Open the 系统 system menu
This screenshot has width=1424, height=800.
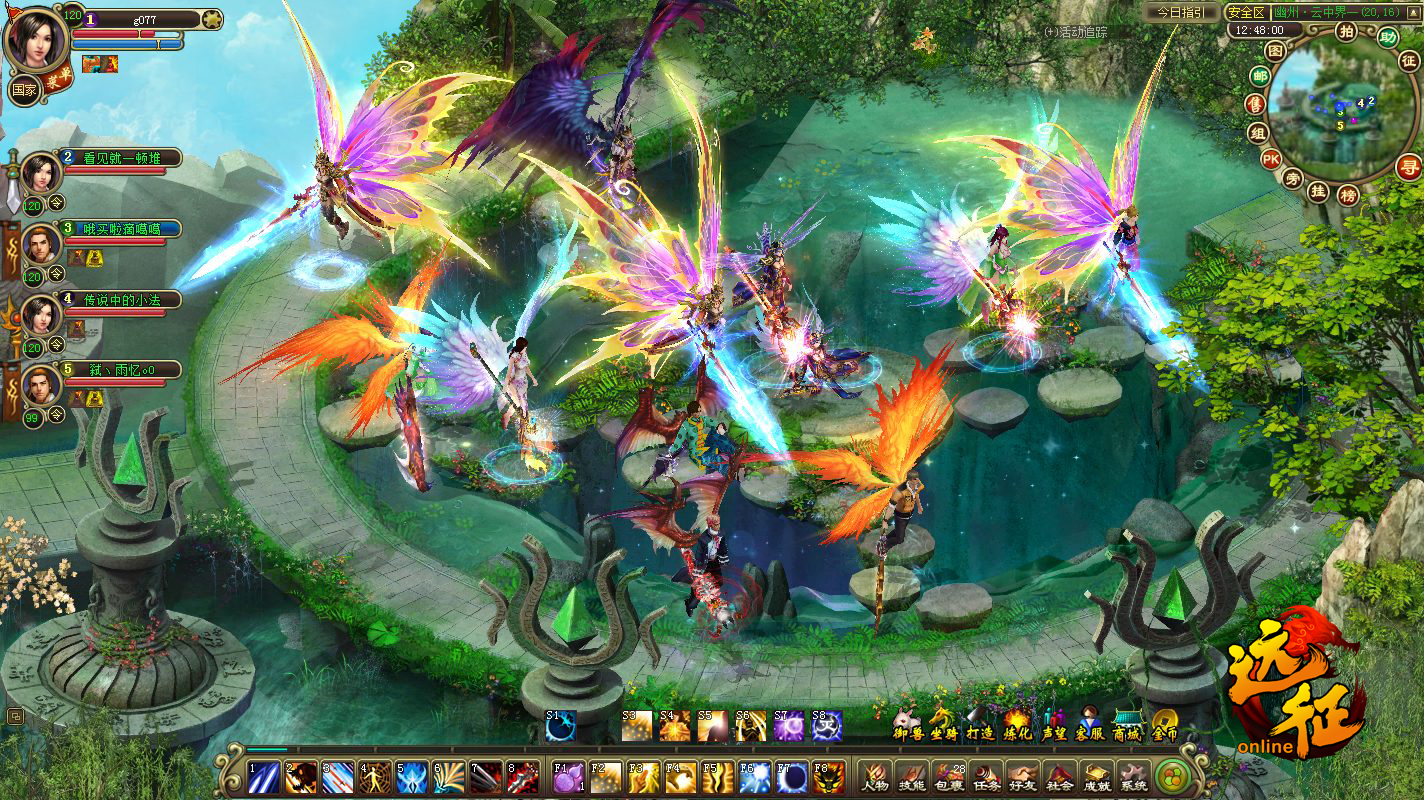pyautogui.click(x=1133, y=776)
